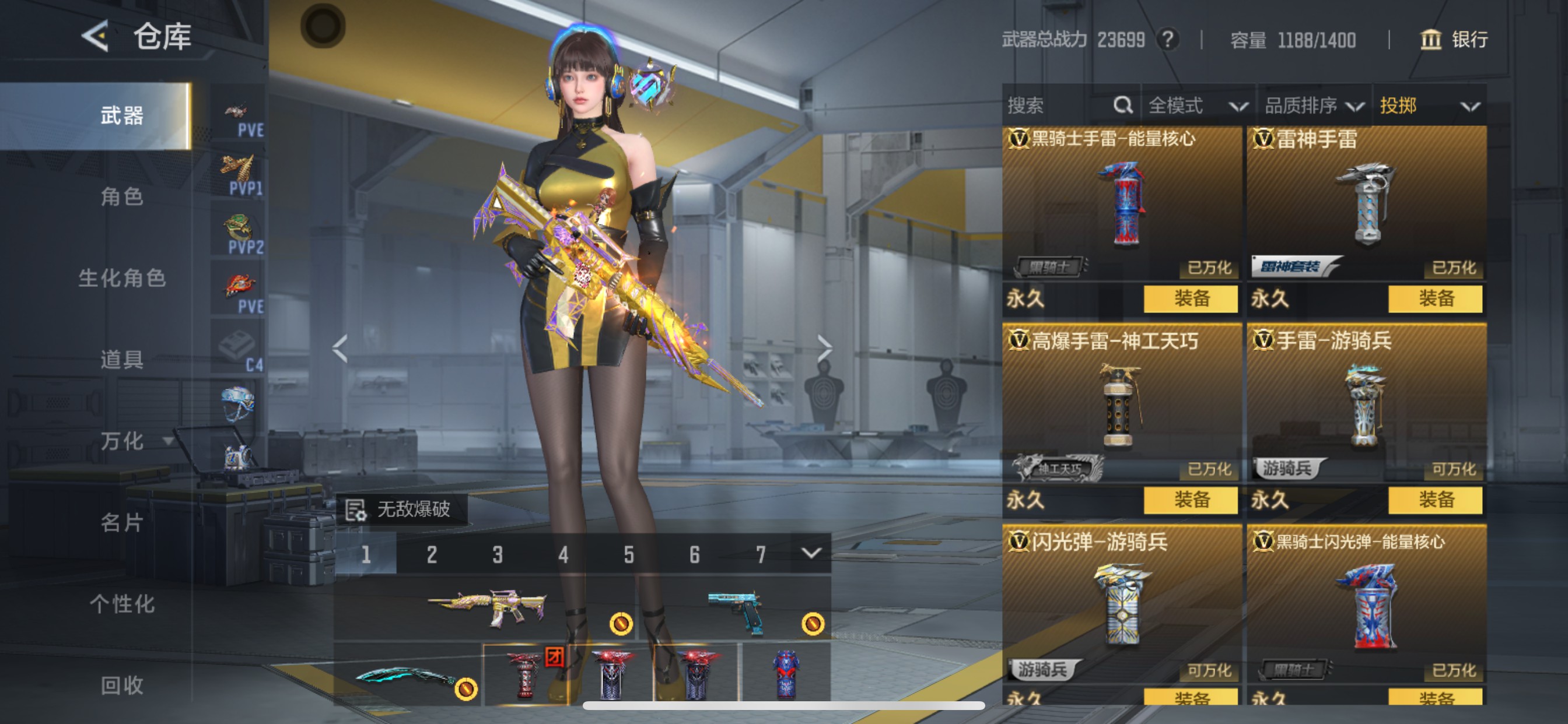The height and width of the screenshot is (724, 1568).
Task: Open the 银行 bank
Action: pos(1454,40)
